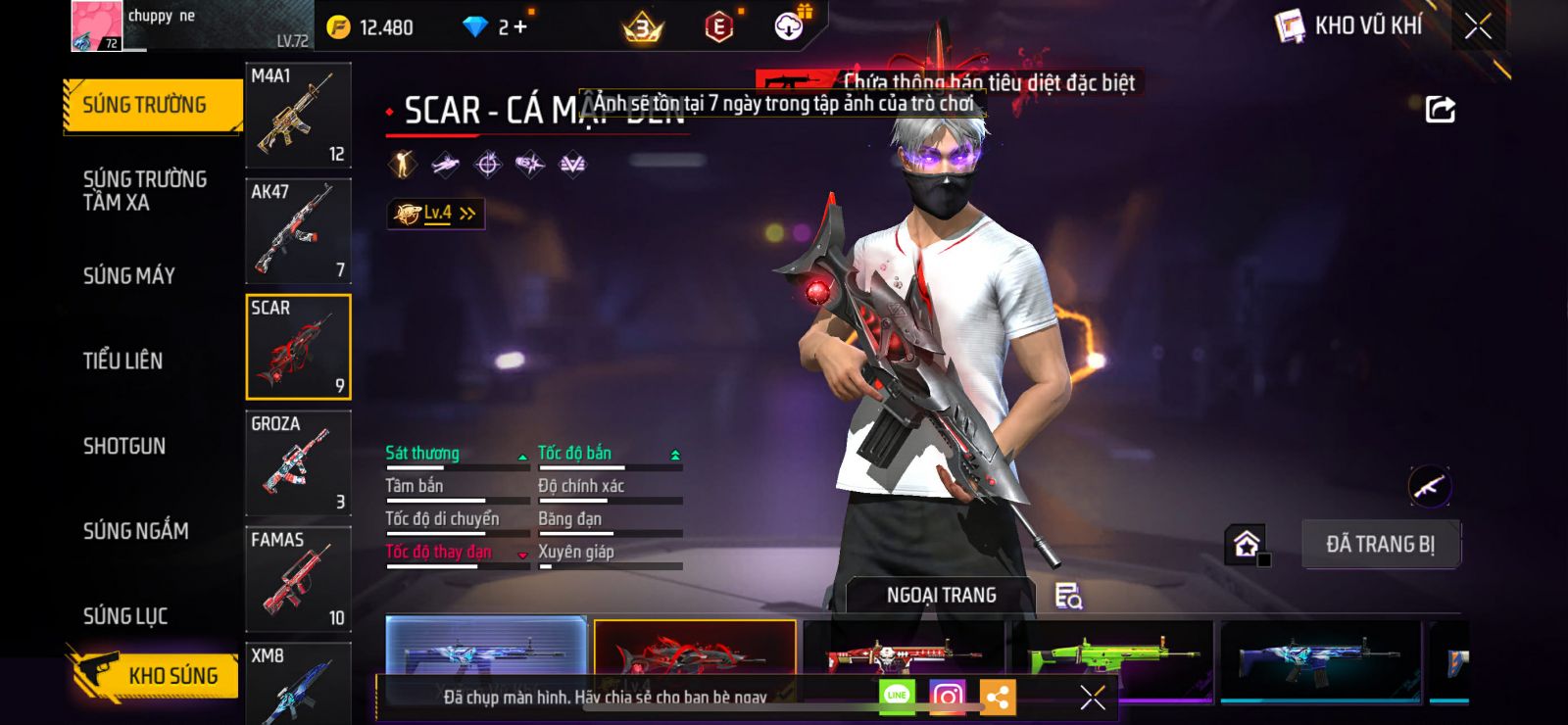The width and height of the screenshot is (1568, 725).
Task: Share the weapon via top-right share icon
Action: tap(1440, 110)
